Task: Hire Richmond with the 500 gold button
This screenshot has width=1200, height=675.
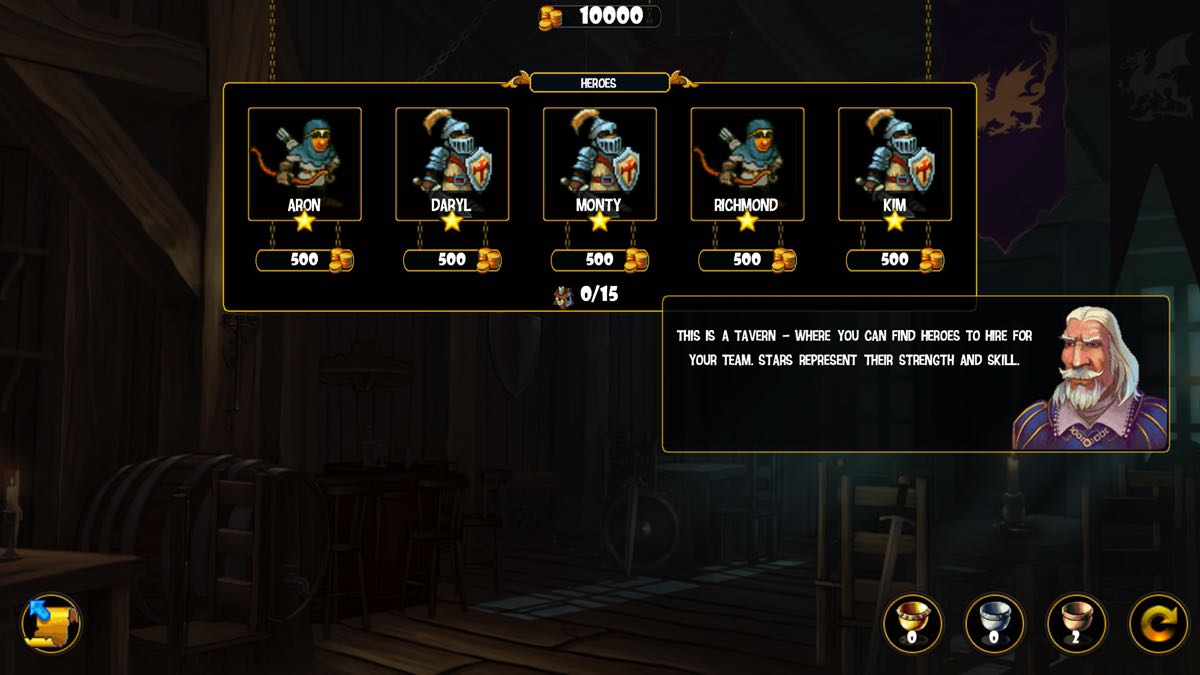Action: 747,260
